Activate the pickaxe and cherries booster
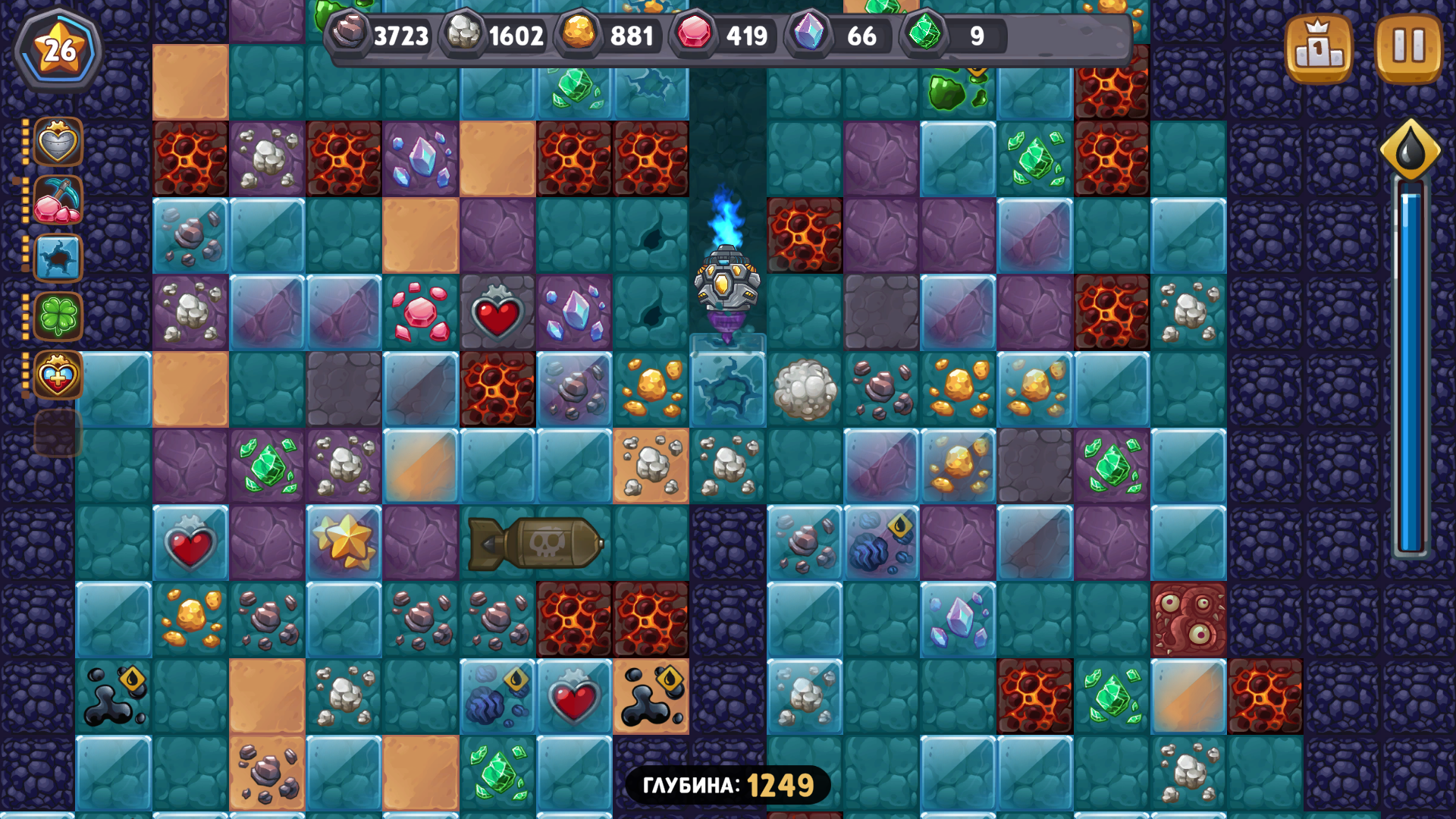1456x819 pixels. 57,201
